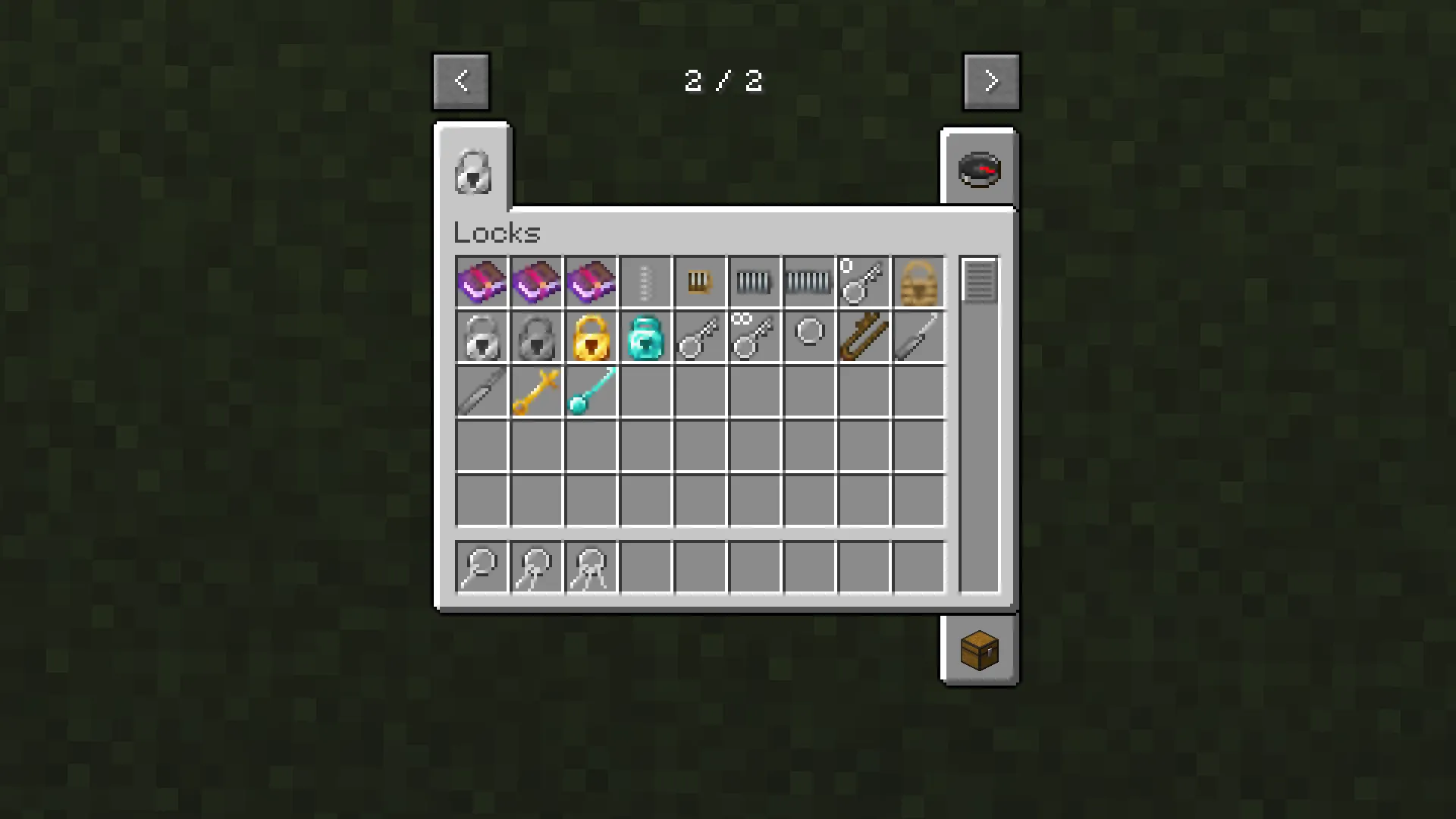Image resolution: width=1456 pixels, height=819 pixels.
Task: Pick up the golden key
Action: [536, 391]
